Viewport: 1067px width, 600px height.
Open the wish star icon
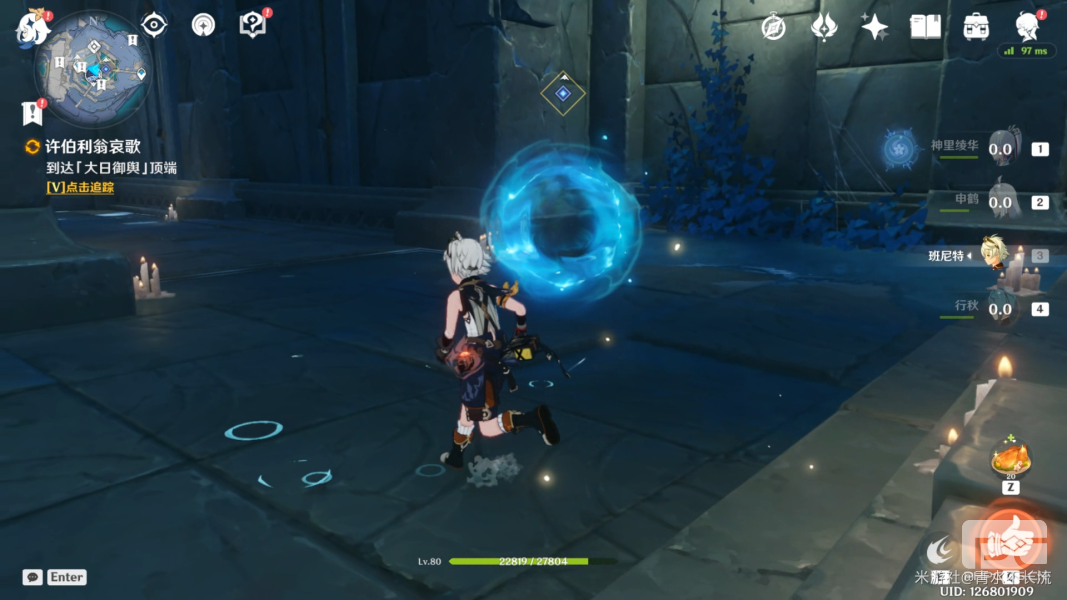(824, 27)
